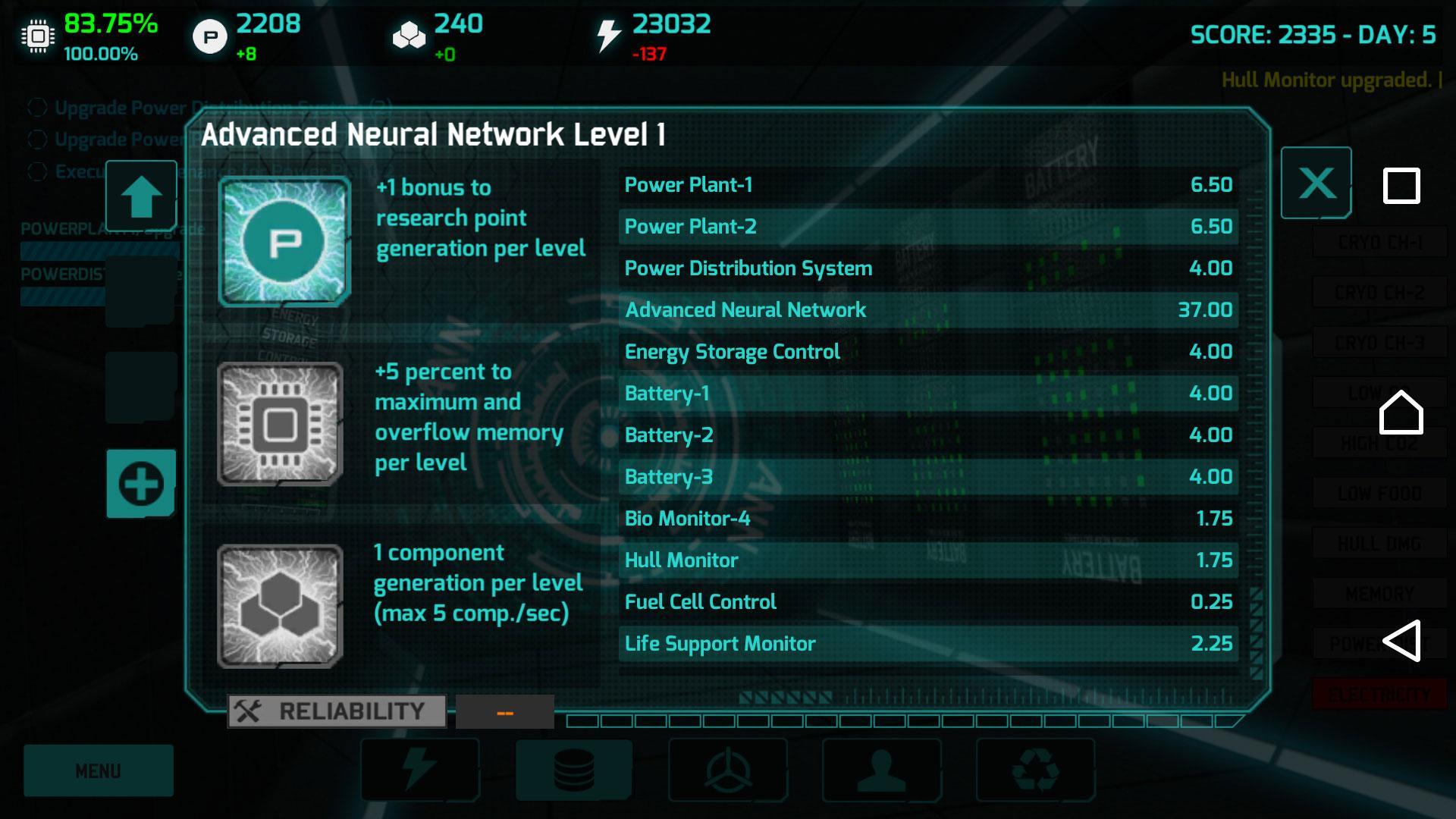
Task: Tap the Android back triangle
Action: (x=1401, y=641)
